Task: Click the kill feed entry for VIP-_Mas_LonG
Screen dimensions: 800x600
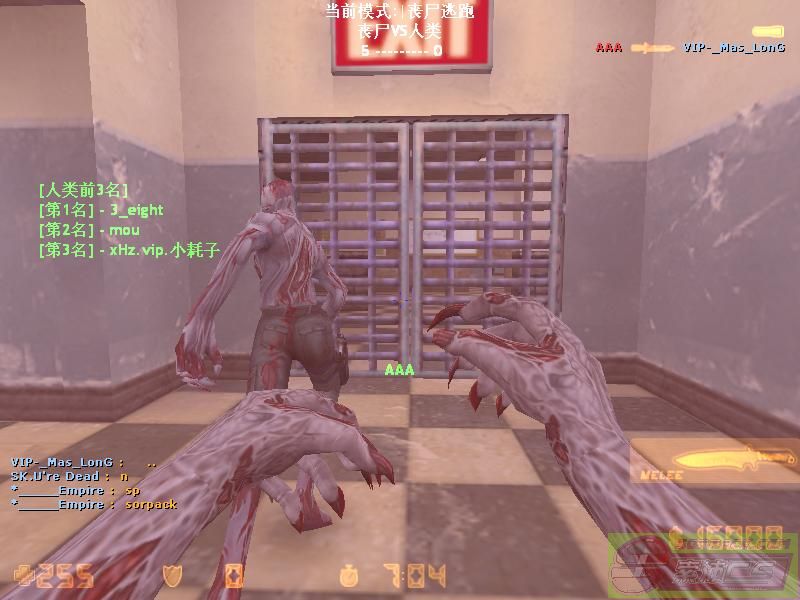Action: pyautogui.click(x=690, y=47)
